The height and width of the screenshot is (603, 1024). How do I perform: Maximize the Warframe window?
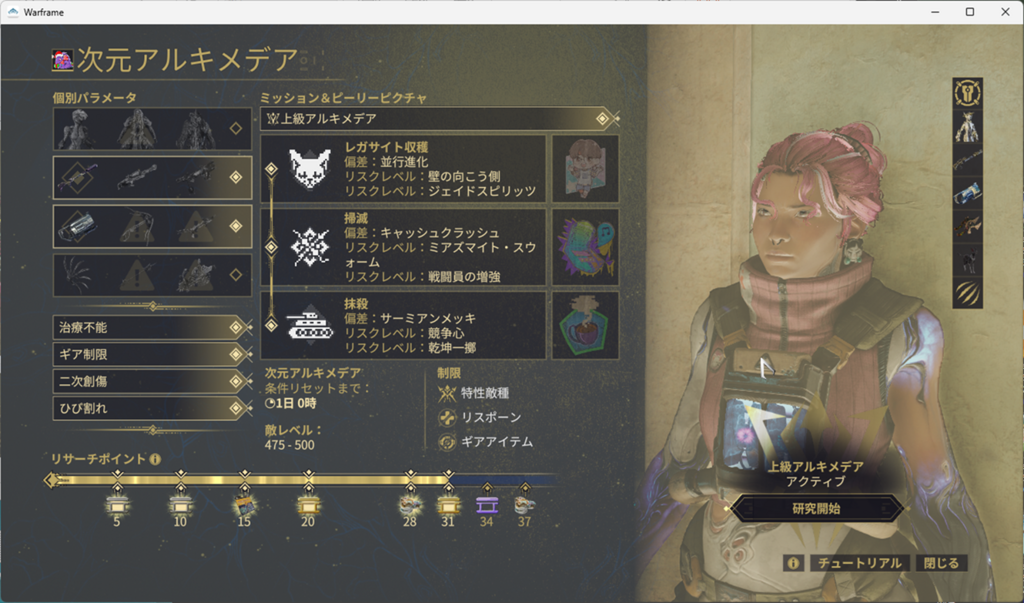point(969,12)
